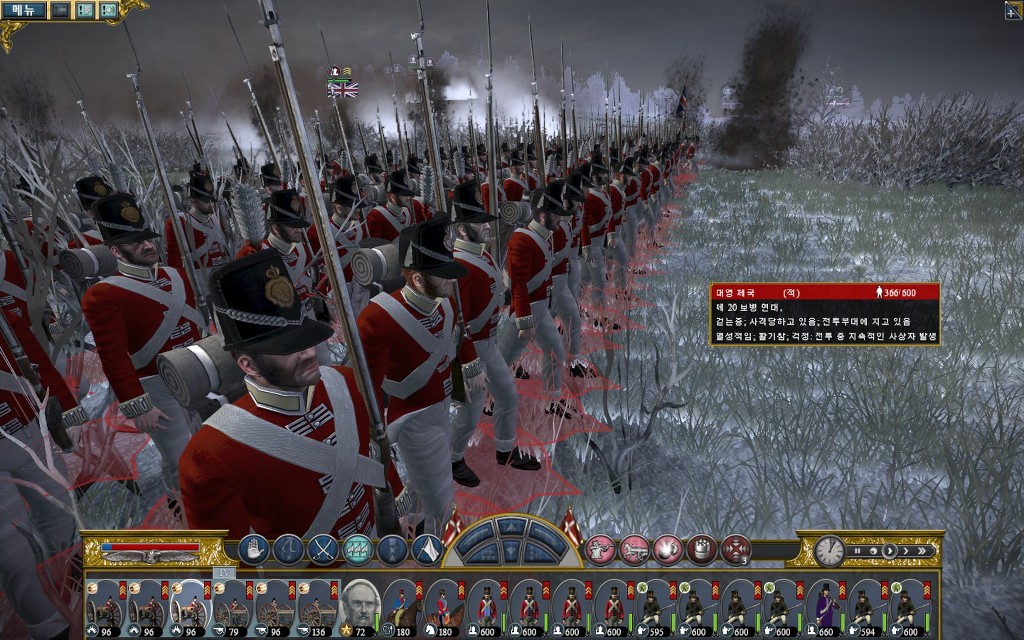This screenshot has height=640, width=1024.
Task: Toggle the exclamation speaker sound button
Action: point(107,10)
